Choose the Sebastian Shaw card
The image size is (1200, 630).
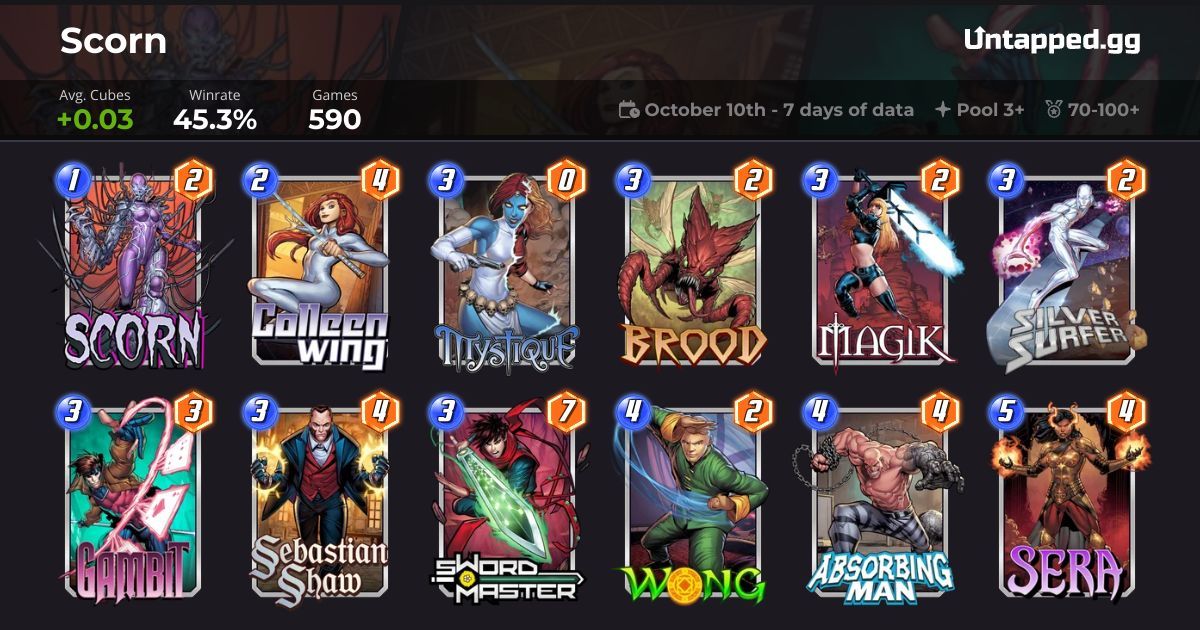[319, 498]
